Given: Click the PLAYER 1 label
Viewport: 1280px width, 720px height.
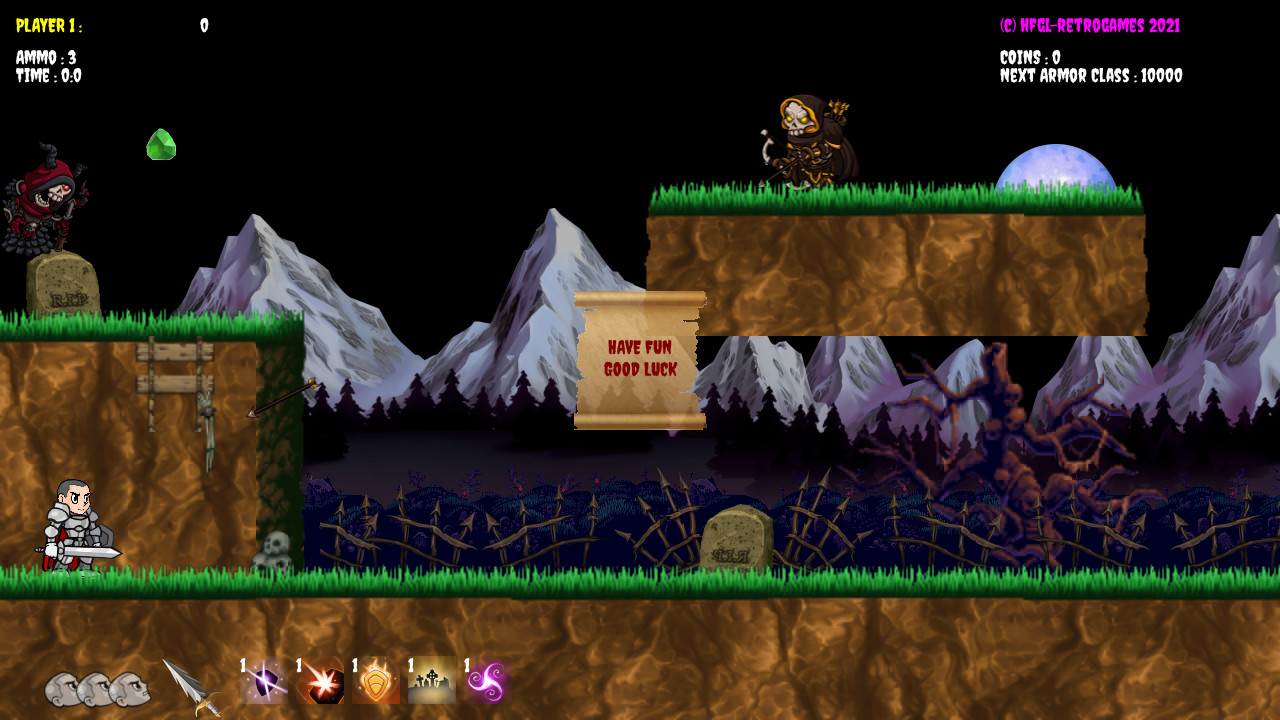Looking at the screenshot, I should (48, 27).
